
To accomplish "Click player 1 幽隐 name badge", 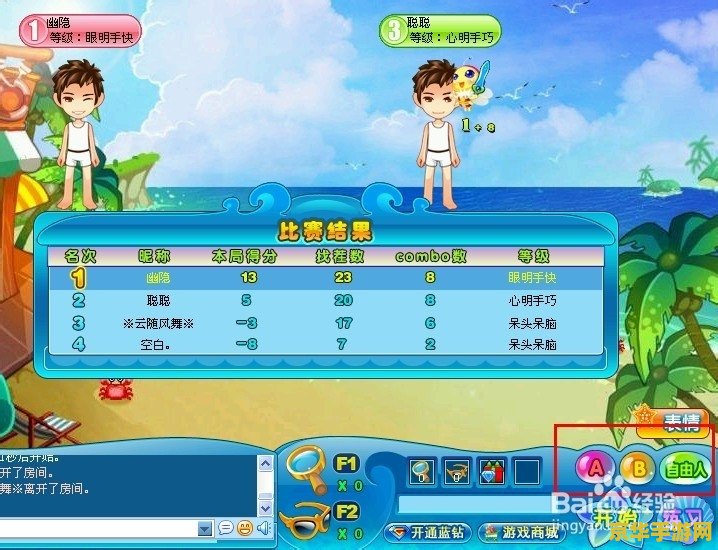I will point(82,30).
